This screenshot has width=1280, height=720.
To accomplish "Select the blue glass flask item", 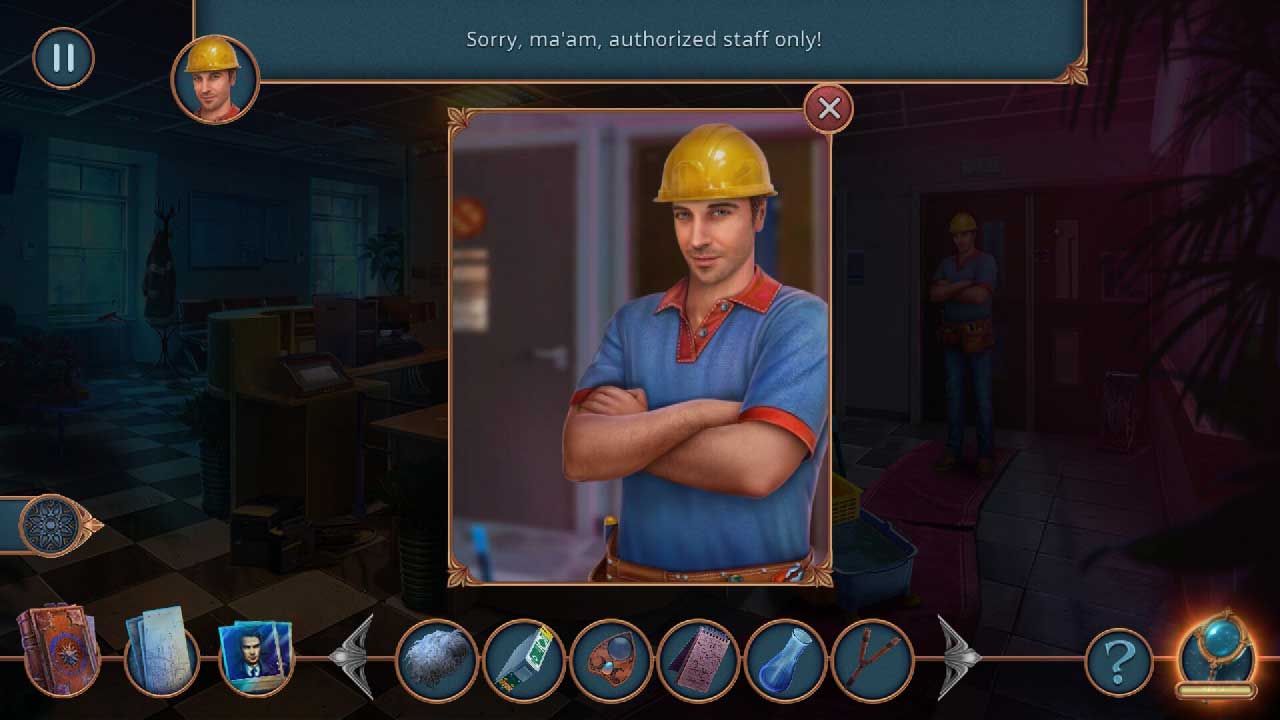I will click(785, 660).
